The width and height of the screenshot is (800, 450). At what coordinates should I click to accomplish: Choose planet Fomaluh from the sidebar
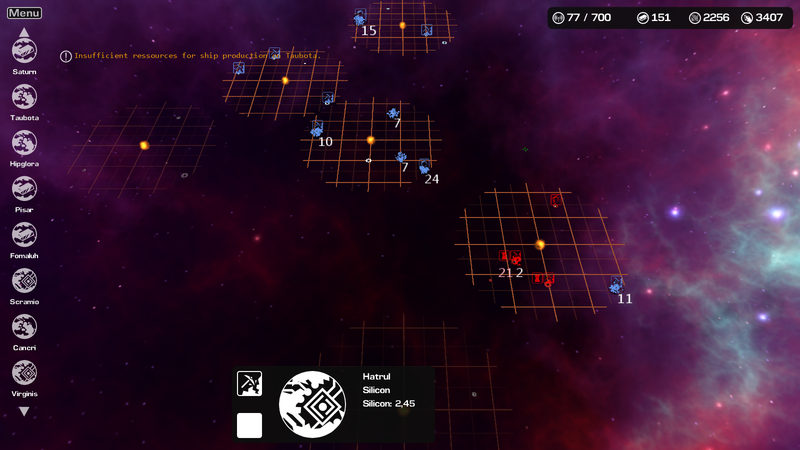coord(24,235)
